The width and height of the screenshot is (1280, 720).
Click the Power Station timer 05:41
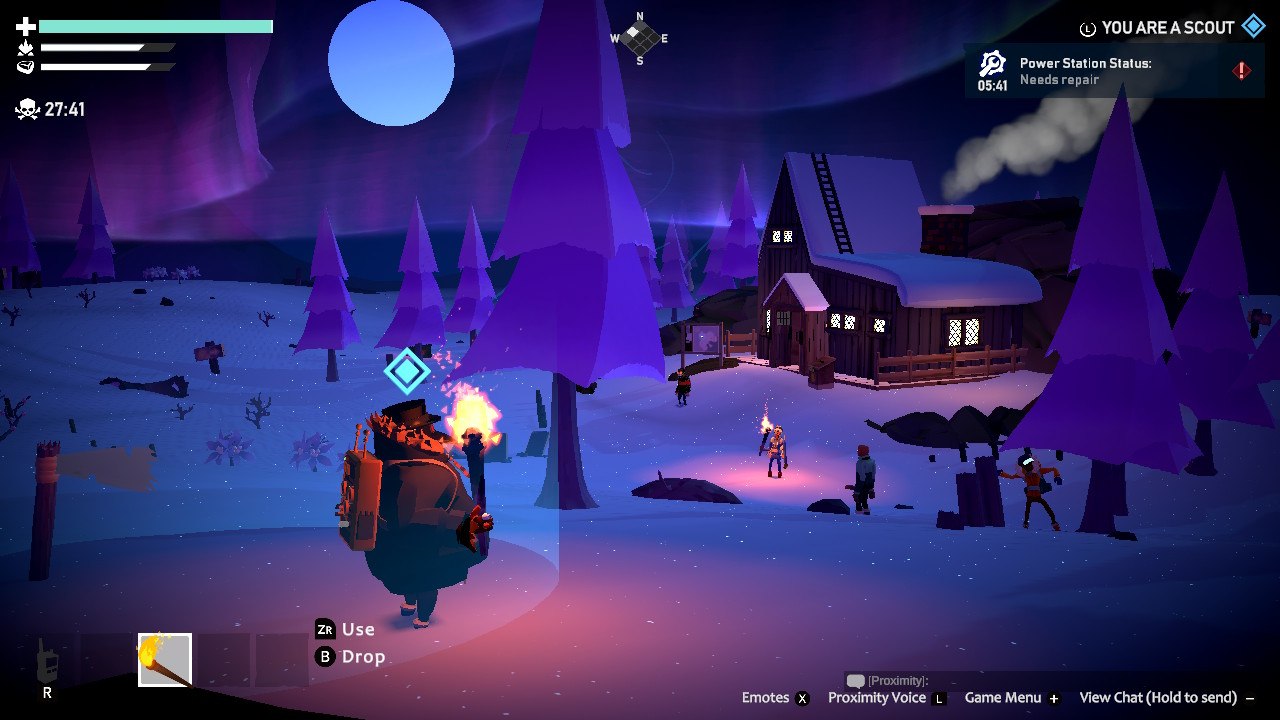click(x=994, y=83)
